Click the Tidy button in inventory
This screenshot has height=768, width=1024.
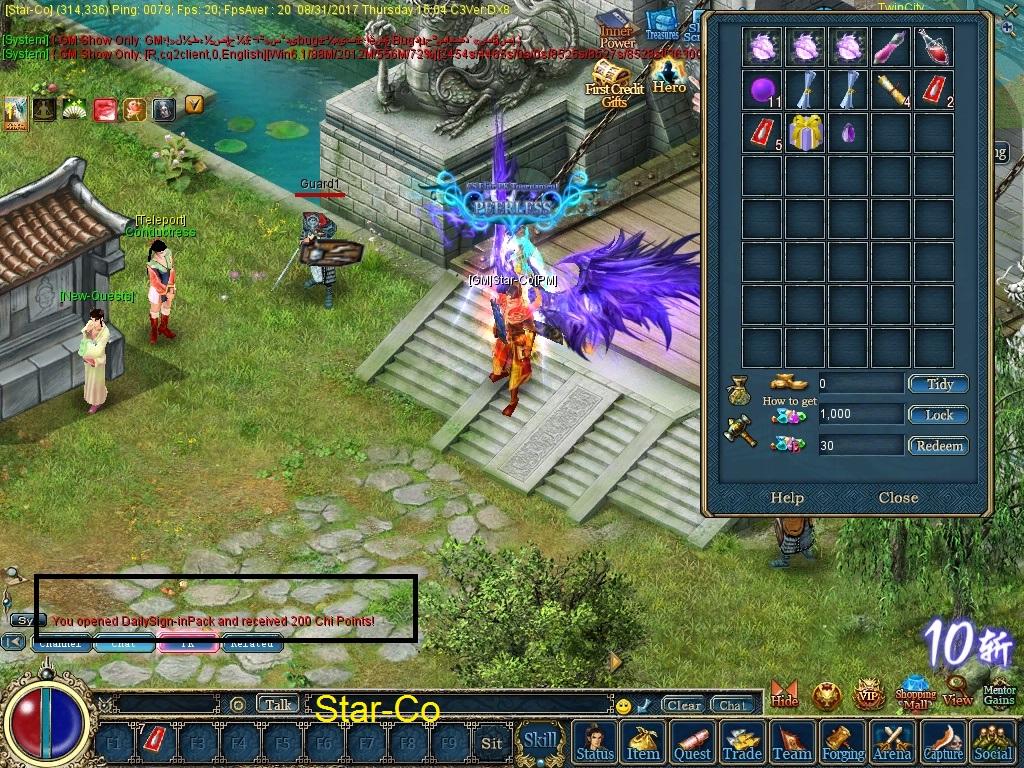pos(938,384)
